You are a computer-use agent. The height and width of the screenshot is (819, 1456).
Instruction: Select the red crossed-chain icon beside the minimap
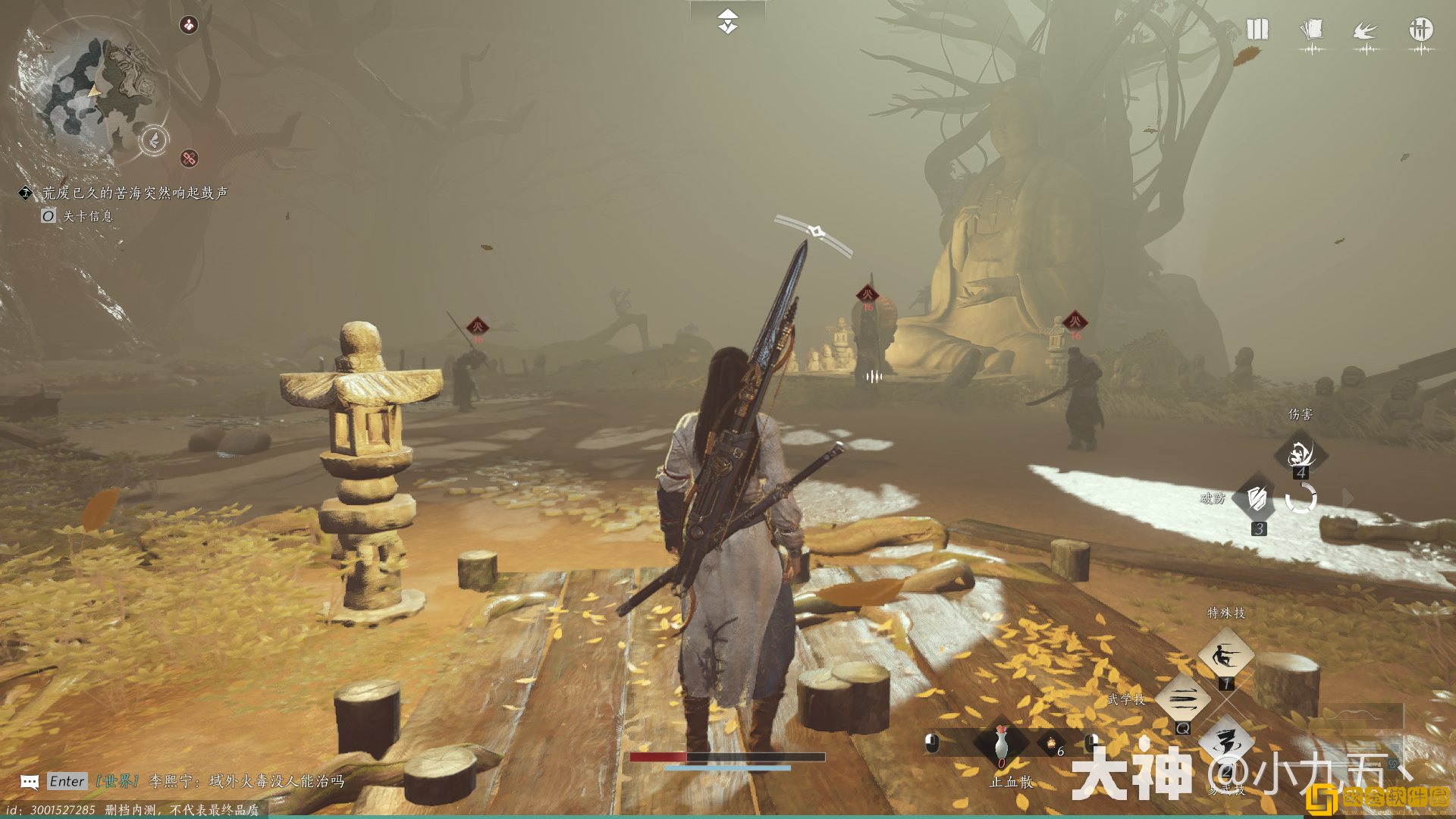click(x=189, y=158)
